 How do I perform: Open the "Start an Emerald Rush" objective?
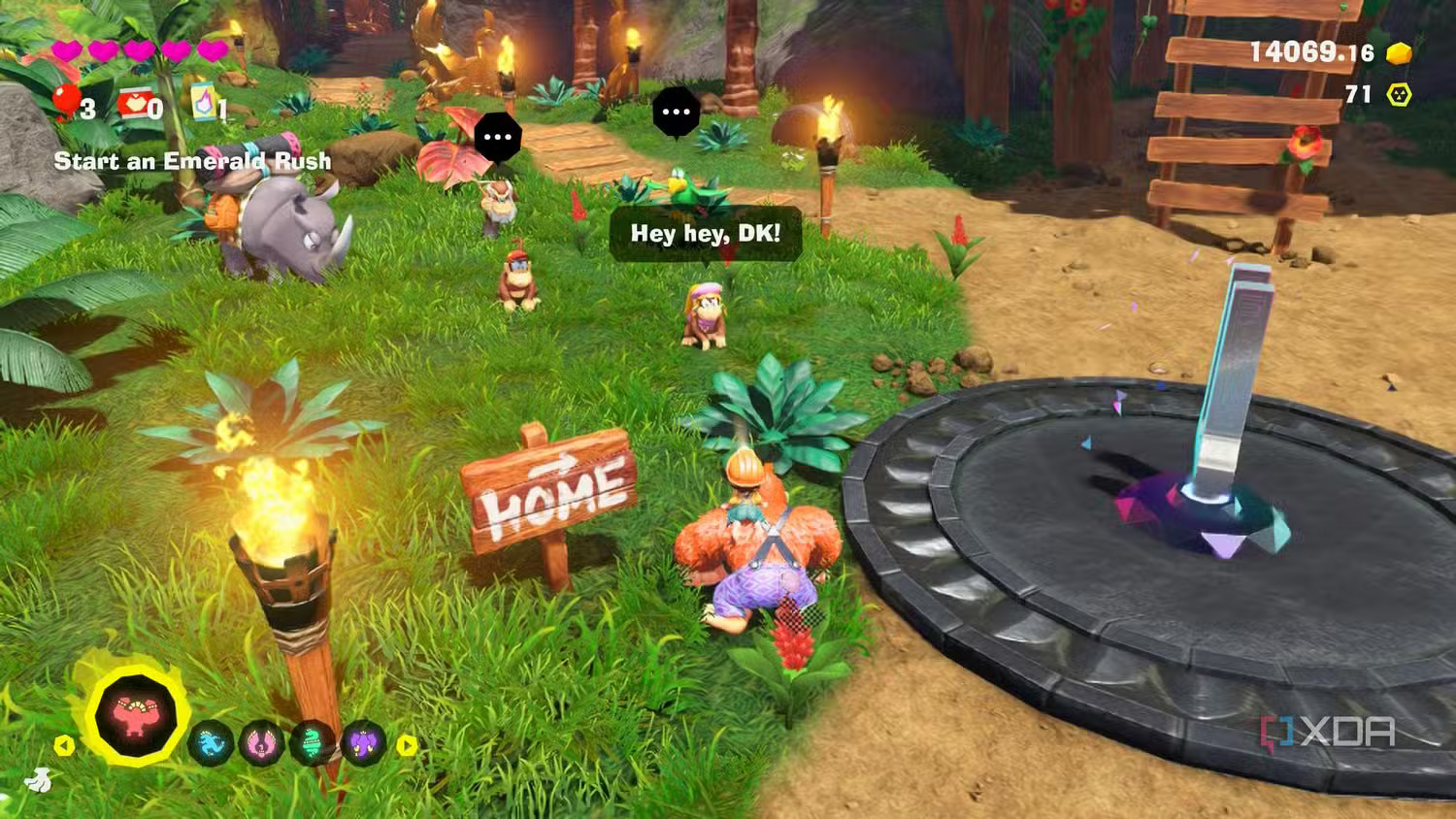pyautogui.click(x=192, y=161)
